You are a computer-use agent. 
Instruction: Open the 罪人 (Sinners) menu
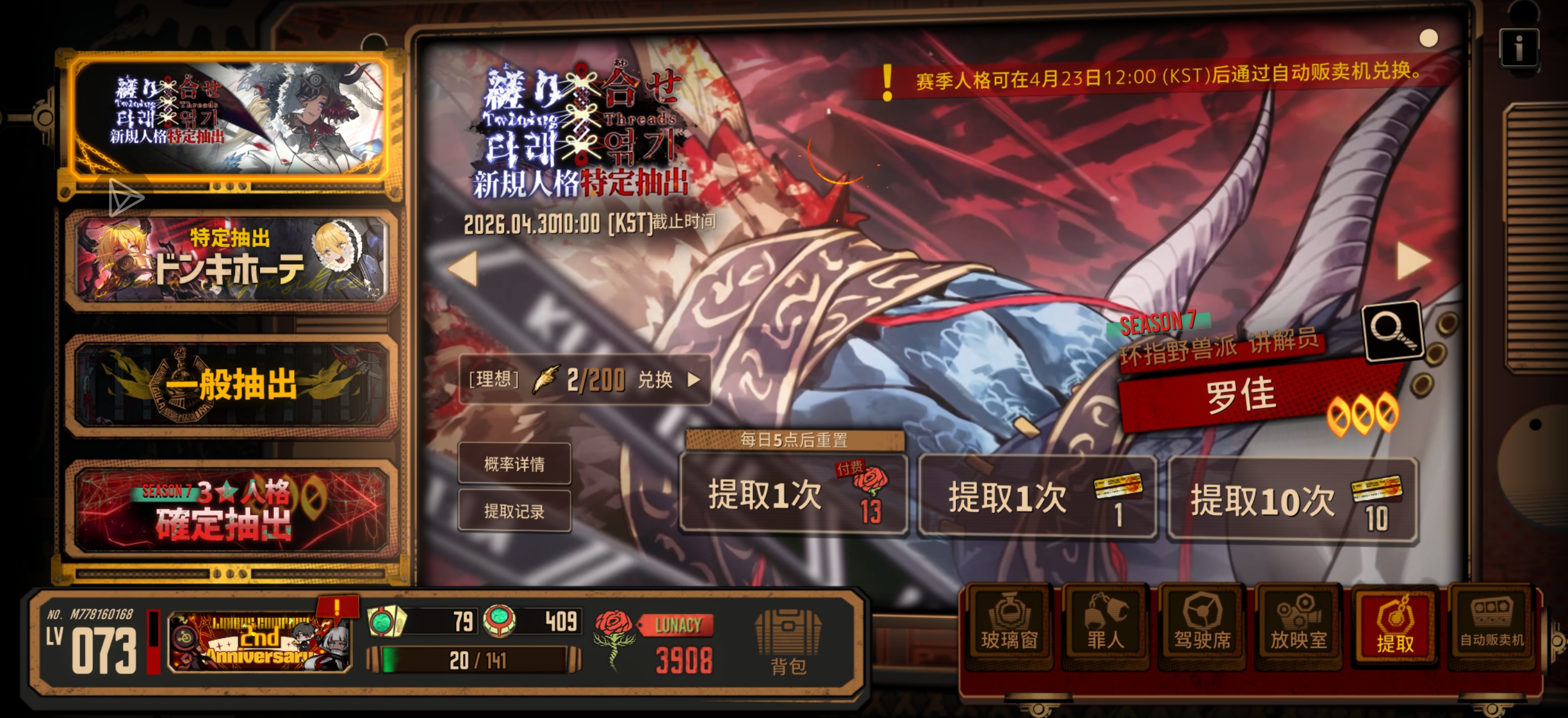point(1107,627)
